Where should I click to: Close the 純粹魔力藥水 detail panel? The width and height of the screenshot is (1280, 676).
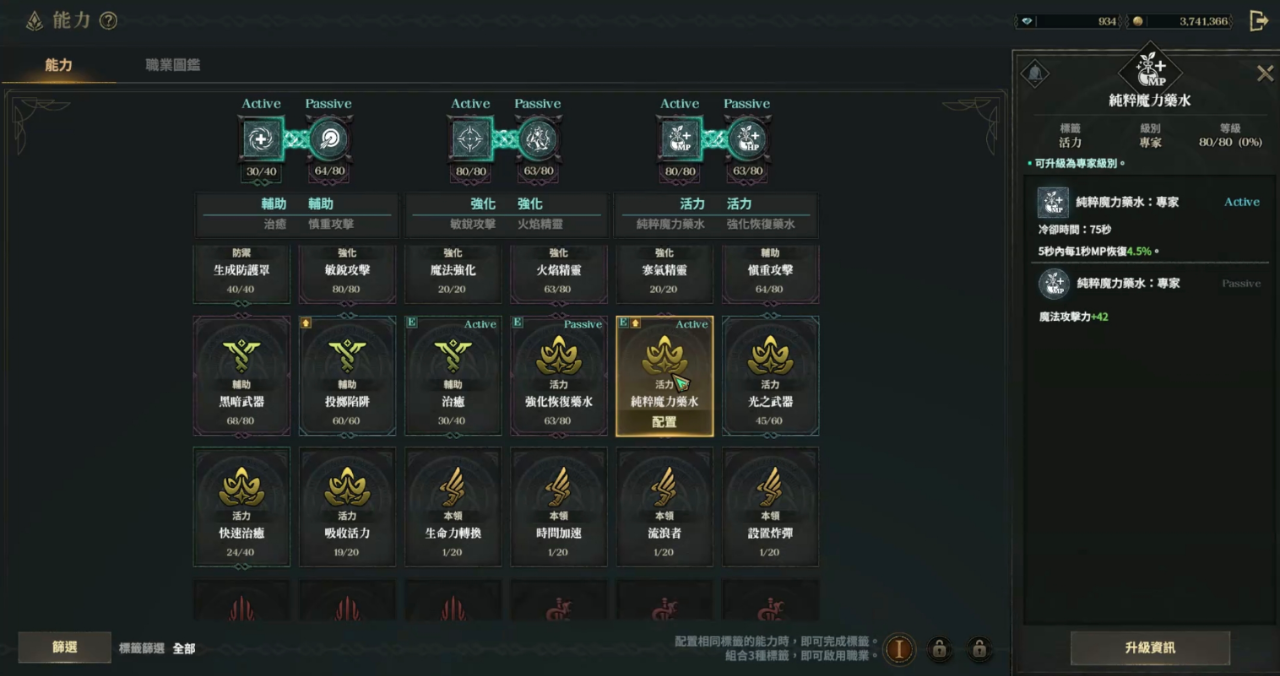tap(1264, 73)
